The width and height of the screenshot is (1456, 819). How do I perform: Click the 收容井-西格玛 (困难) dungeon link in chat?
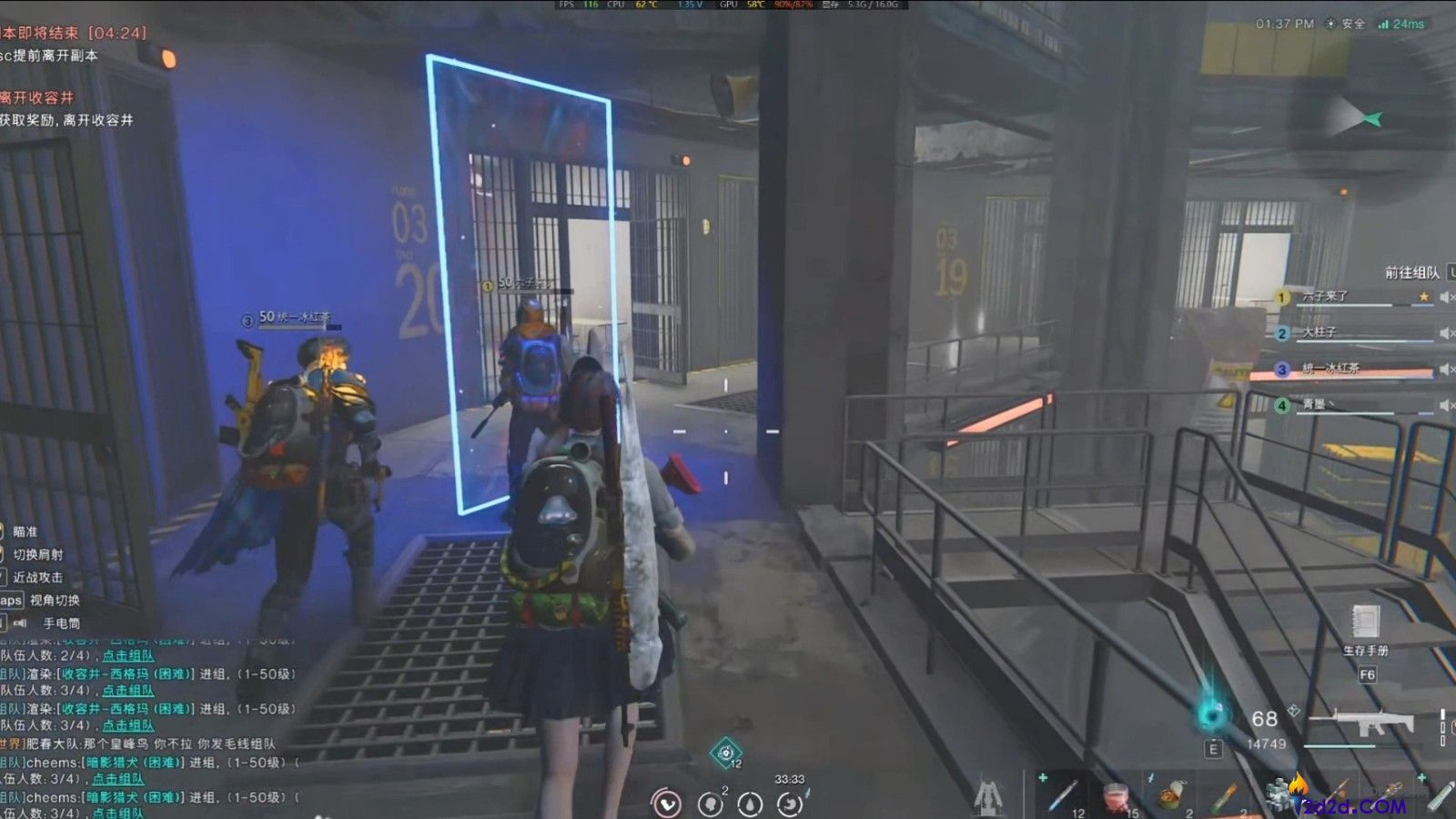(x=126, y=674)
